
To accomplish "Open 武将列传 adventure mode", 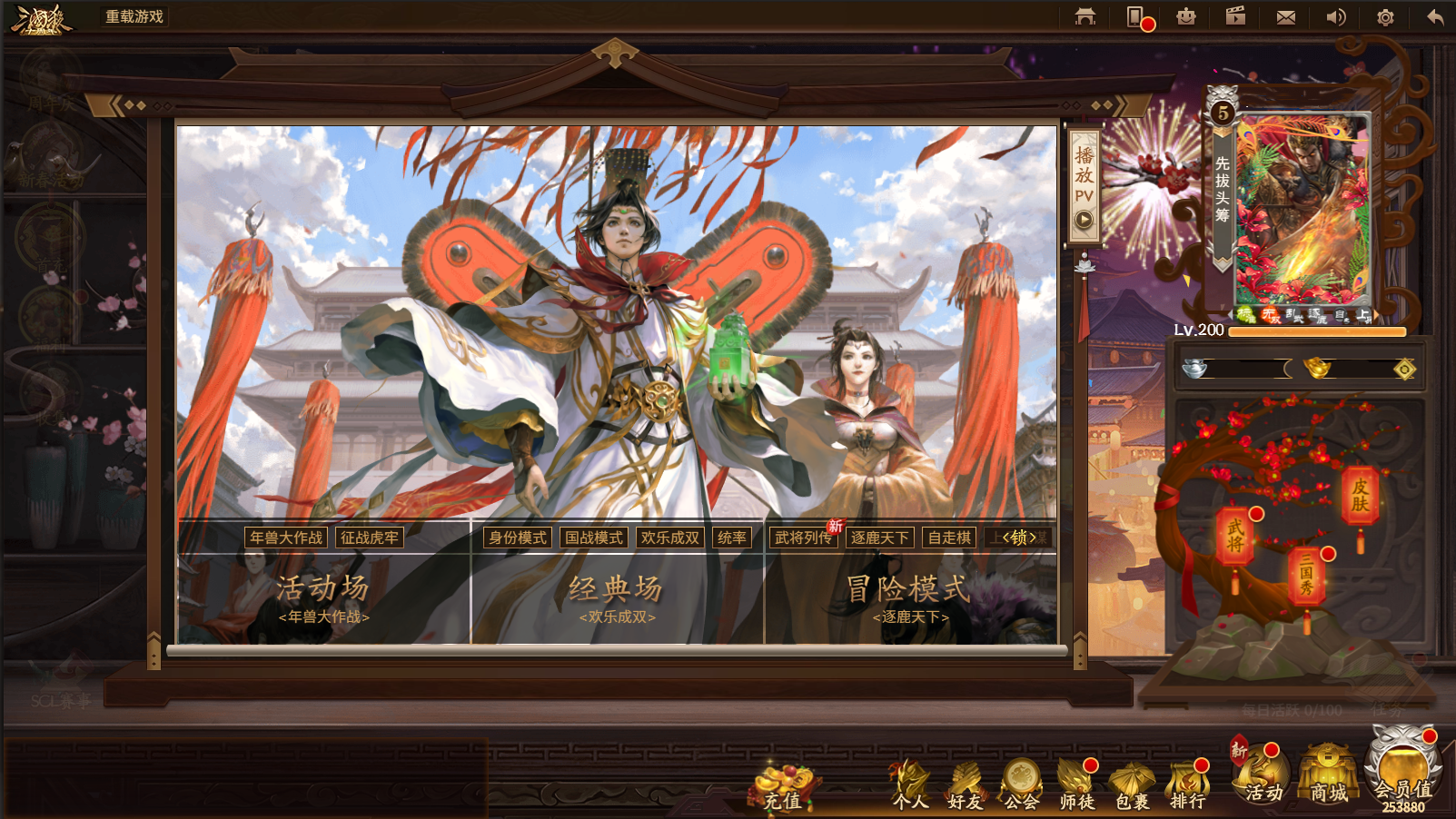I will (x=803, y=538).
